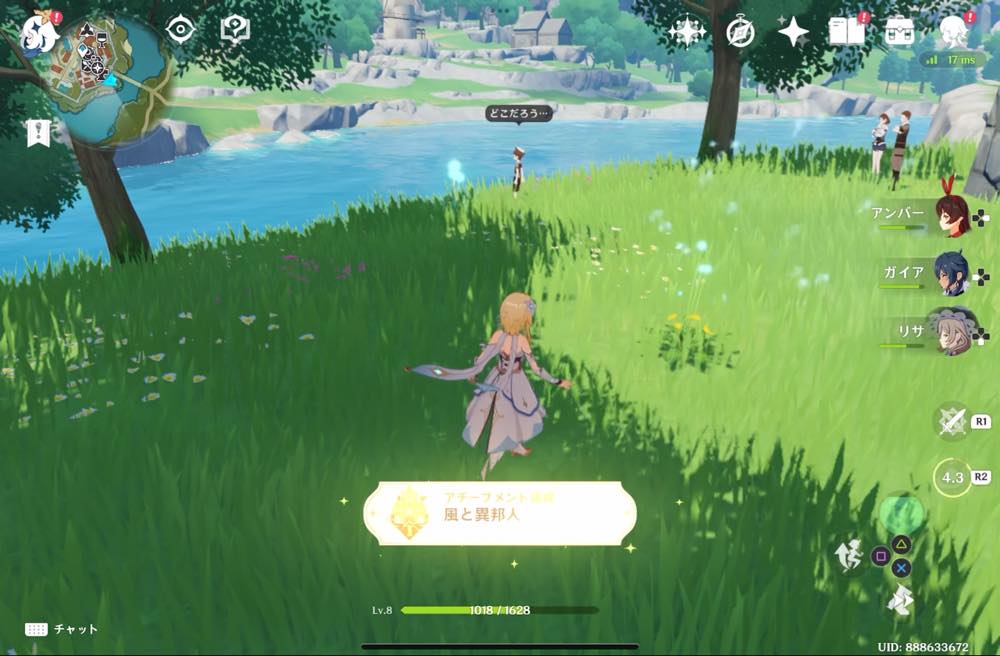Screen dimensions: 1000x656
Task: Open the 風と異邦人 achievement notification
Action: point(500,513)
